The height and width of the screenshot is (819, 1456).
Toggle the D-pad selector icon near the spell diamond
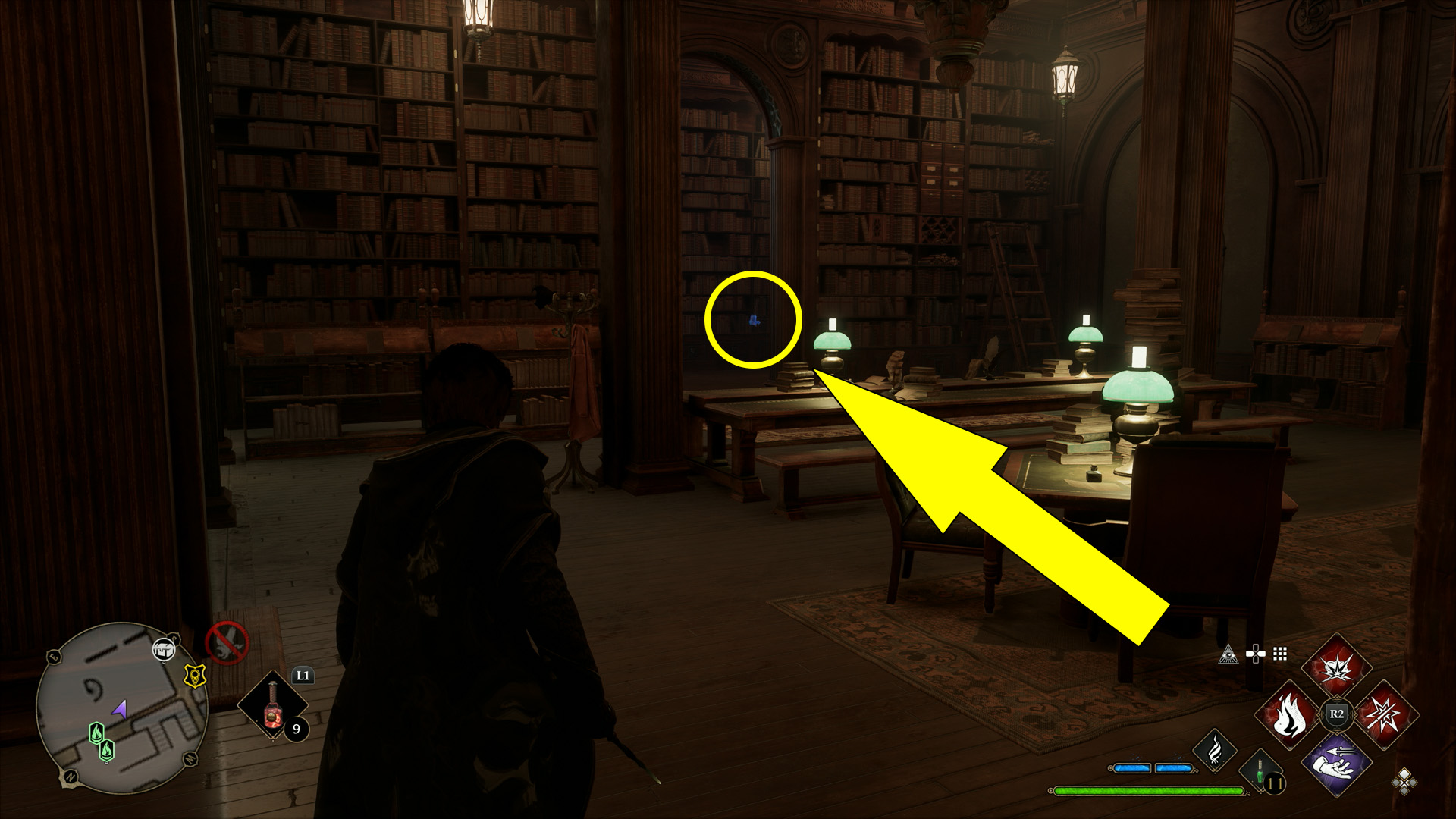tap(1255, 653)
